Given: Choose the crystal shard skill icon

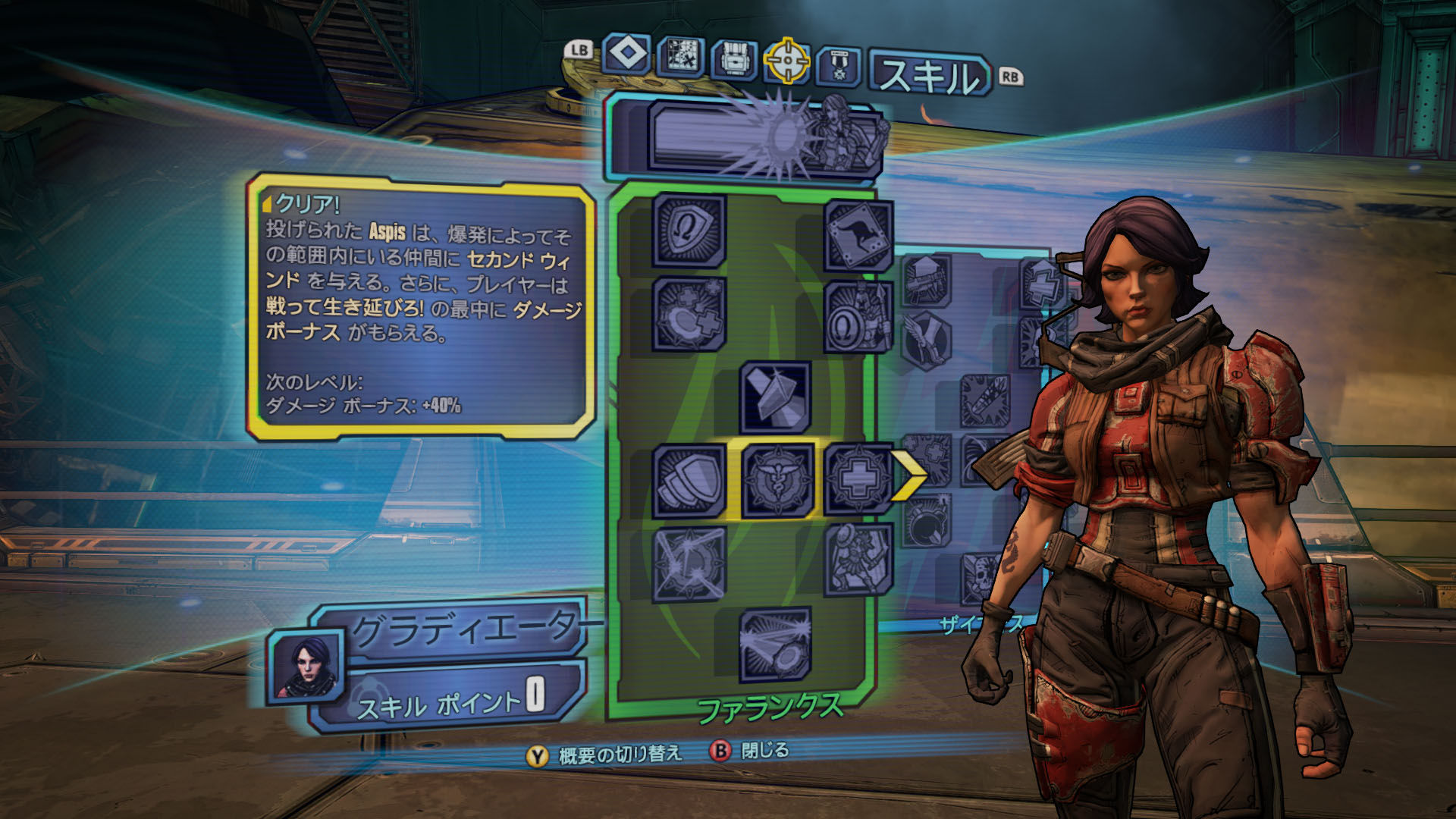Looking at the screenshot, I should [x=775, y=397].
